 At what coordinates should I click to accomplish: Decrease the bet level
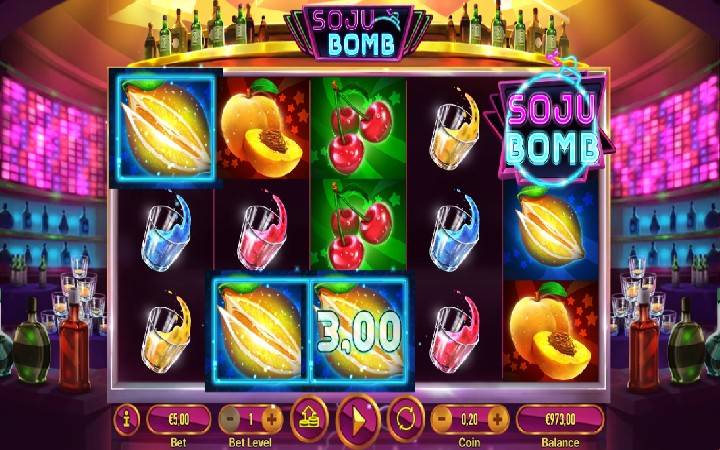[x=229, y=418]
